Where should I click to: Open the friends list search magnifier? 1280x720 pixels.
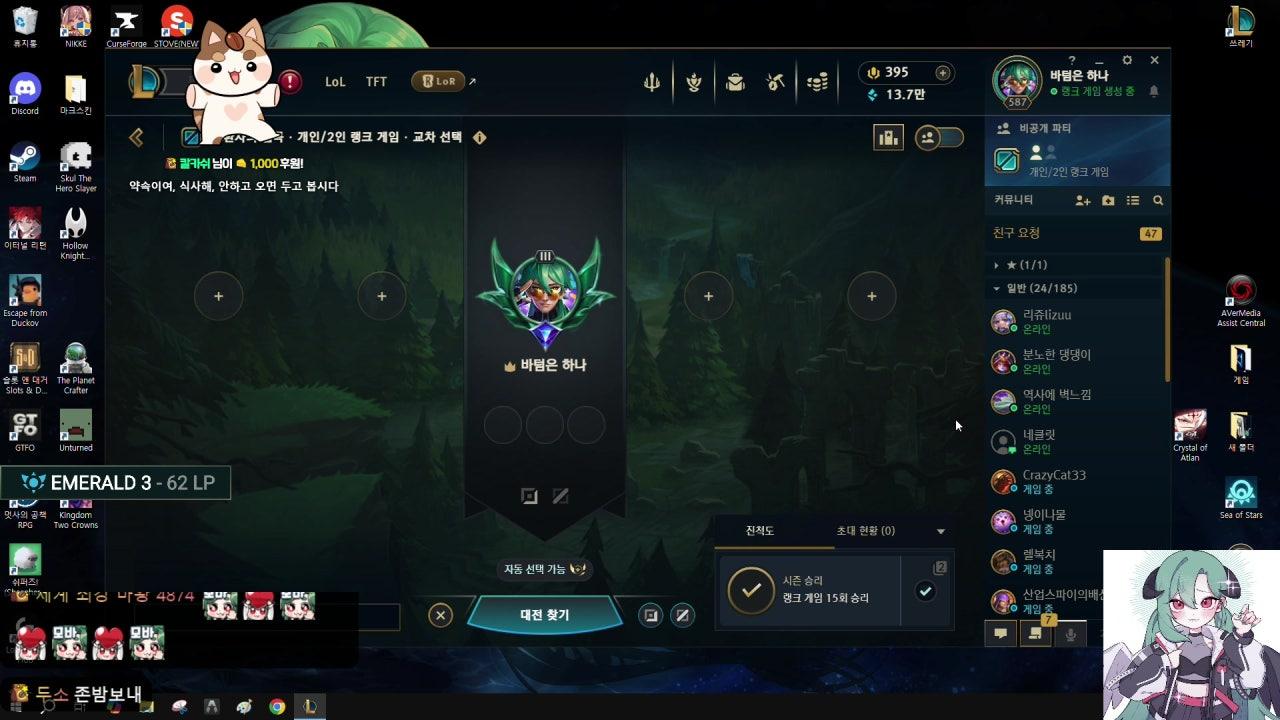click(x=1158, y=201)
